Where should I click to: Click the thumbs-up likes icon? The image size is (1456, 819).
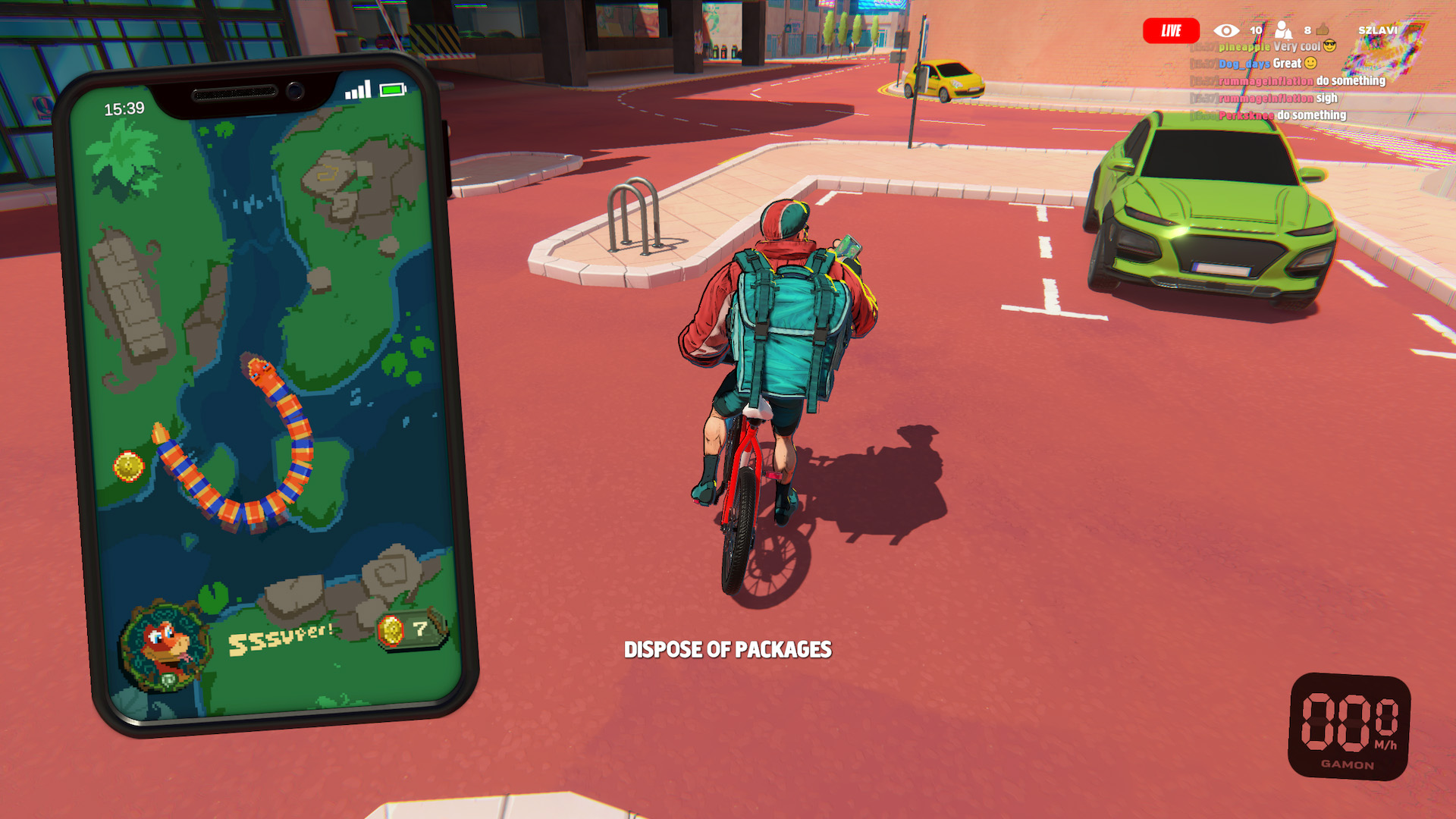(x=1323, y=30)
